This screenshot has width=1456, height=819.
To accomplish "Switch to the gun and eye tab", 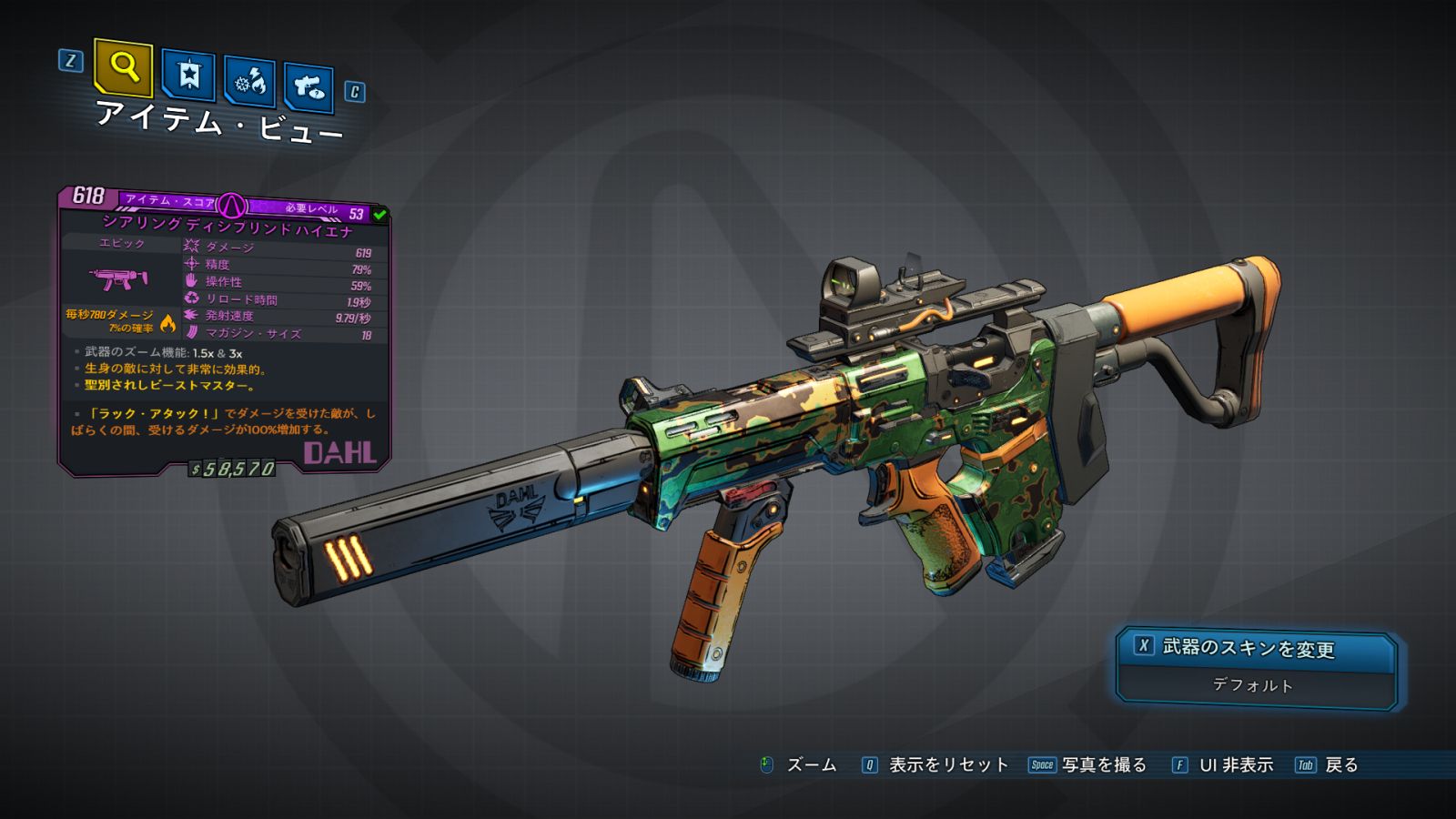I will tap(308, 87).
